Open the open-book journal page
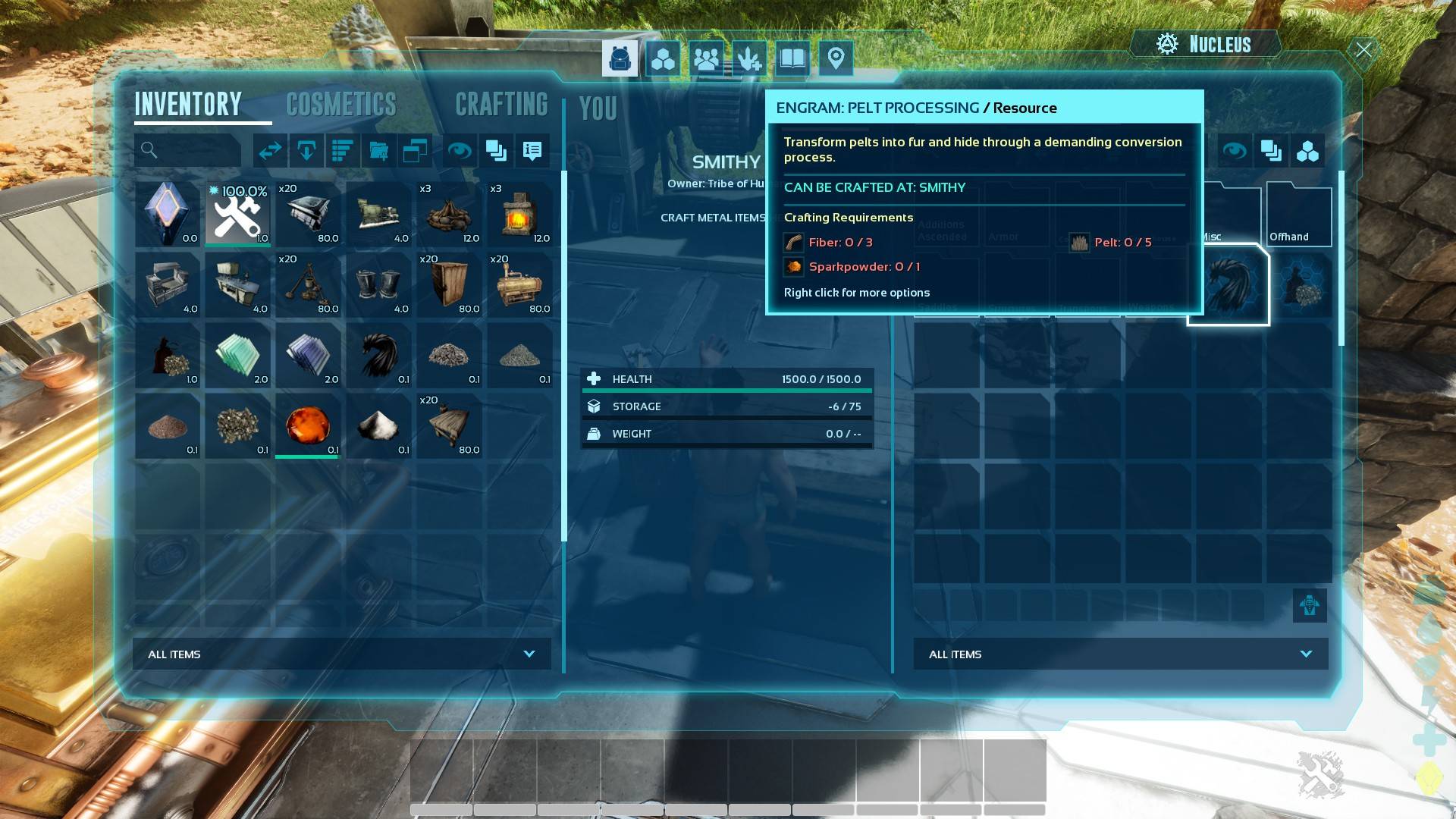1456x819 pixels. 792,58
